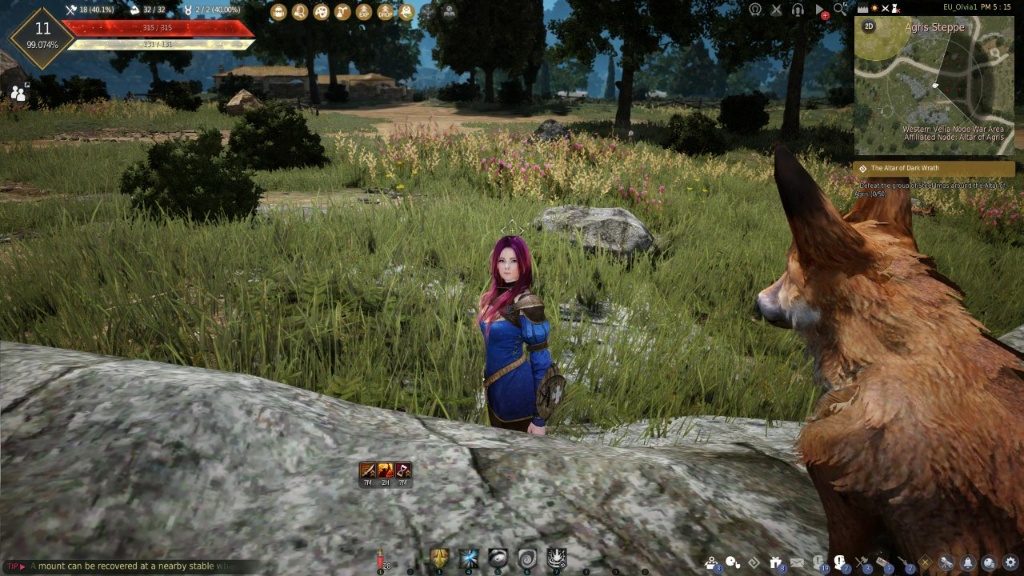Click the paint palette icon in top bar
Image resolution: width=1024 pixels, height=576 pixels.
pyautogui.click(x=321, y=12)
